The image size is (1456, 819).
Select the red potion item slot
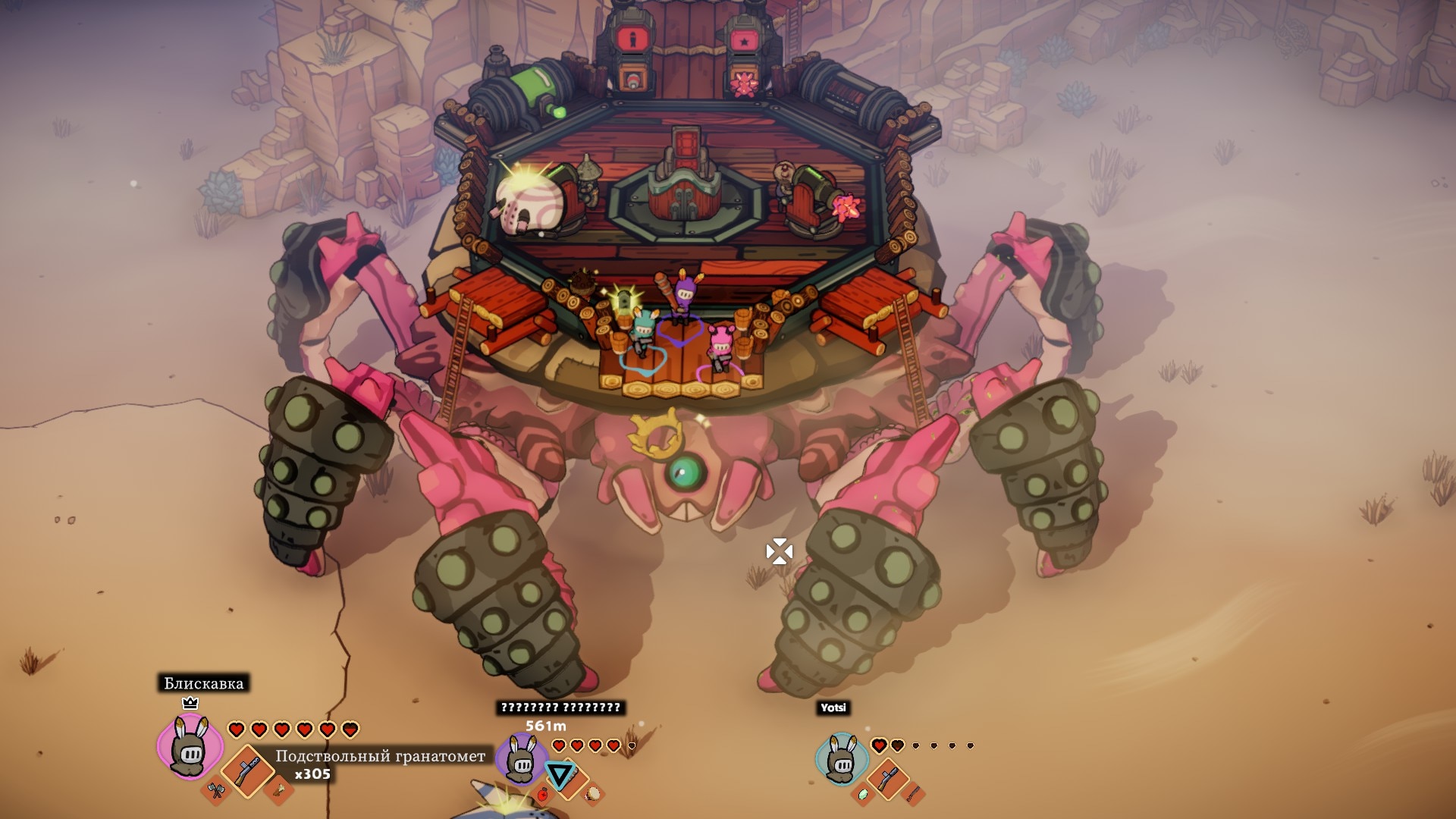click(543, 794)
